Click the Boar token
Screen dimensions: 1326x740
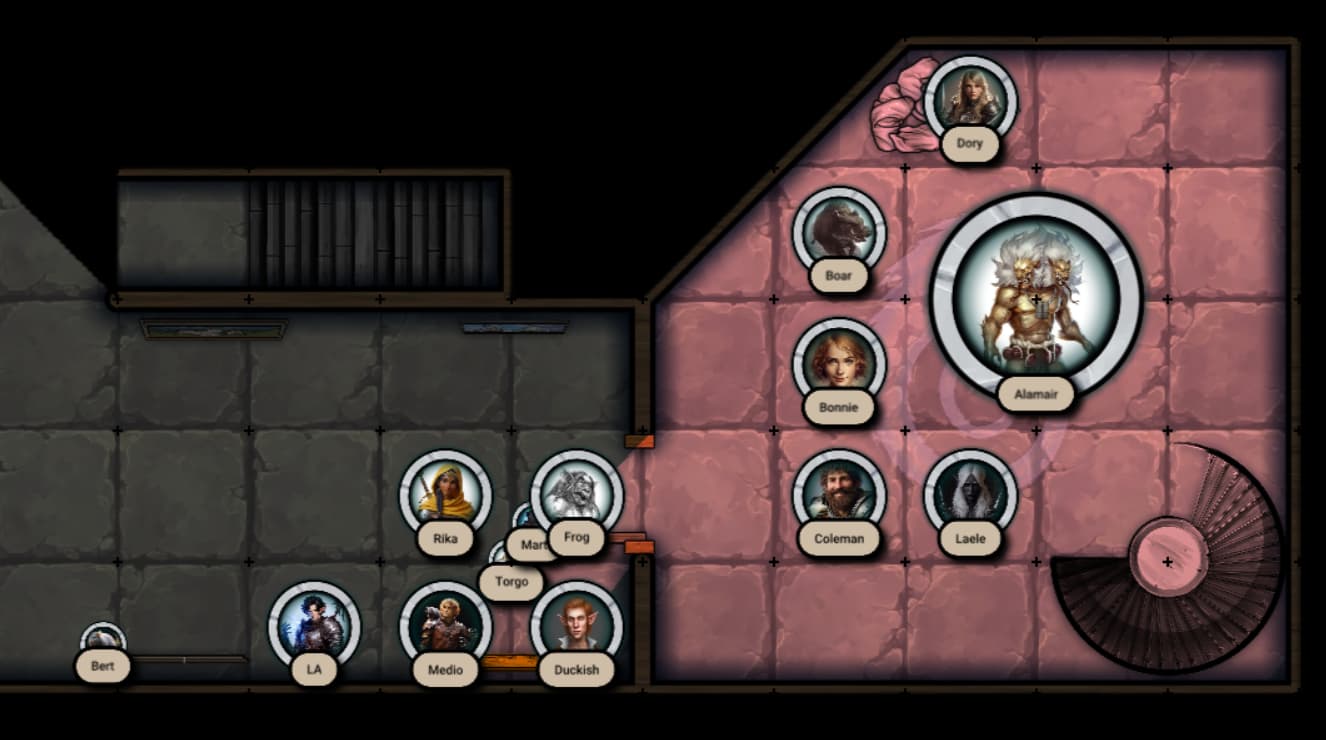pyautogui.click(x=839, y=231)
